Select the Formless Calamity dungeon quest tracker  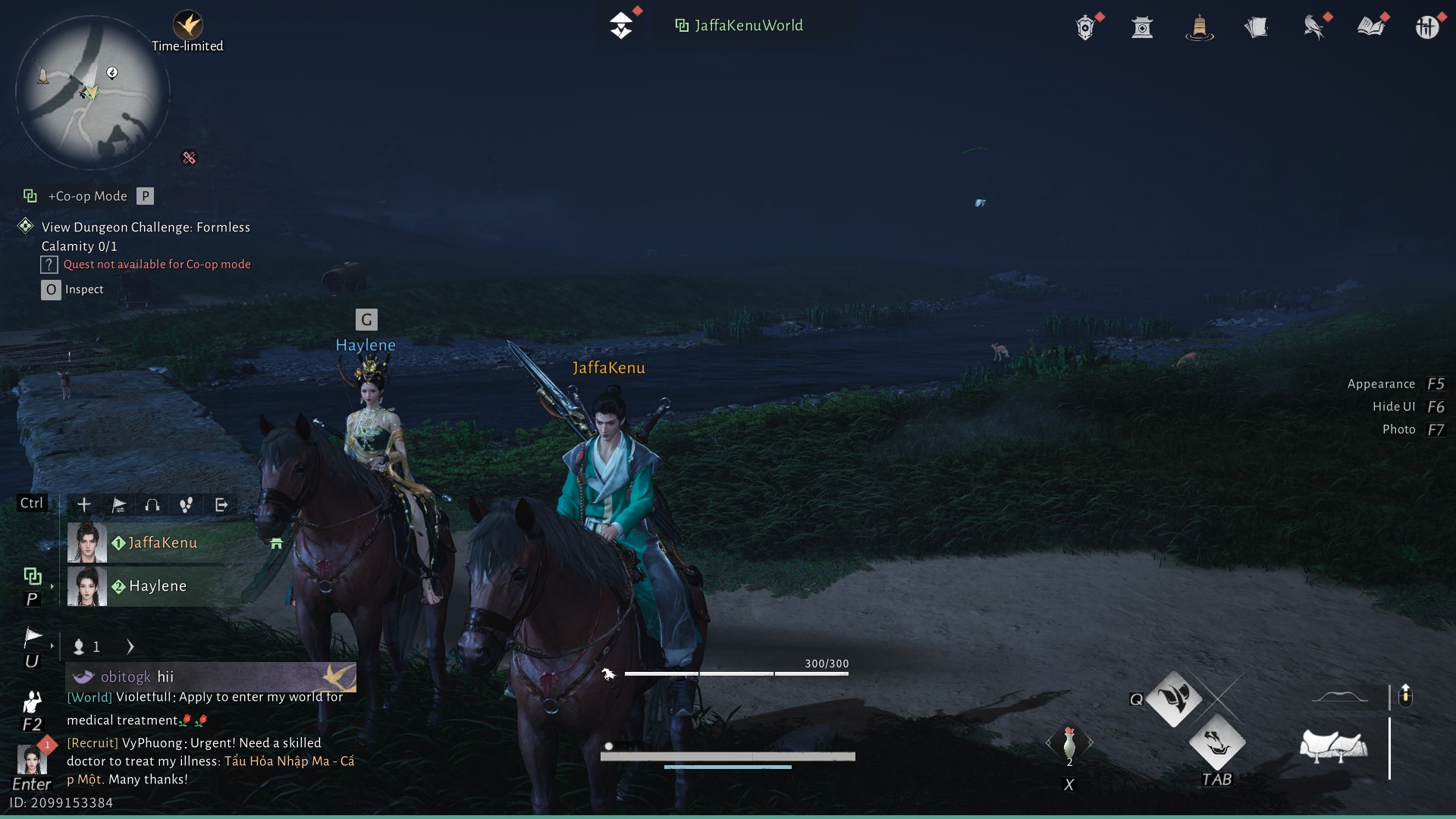146,237
